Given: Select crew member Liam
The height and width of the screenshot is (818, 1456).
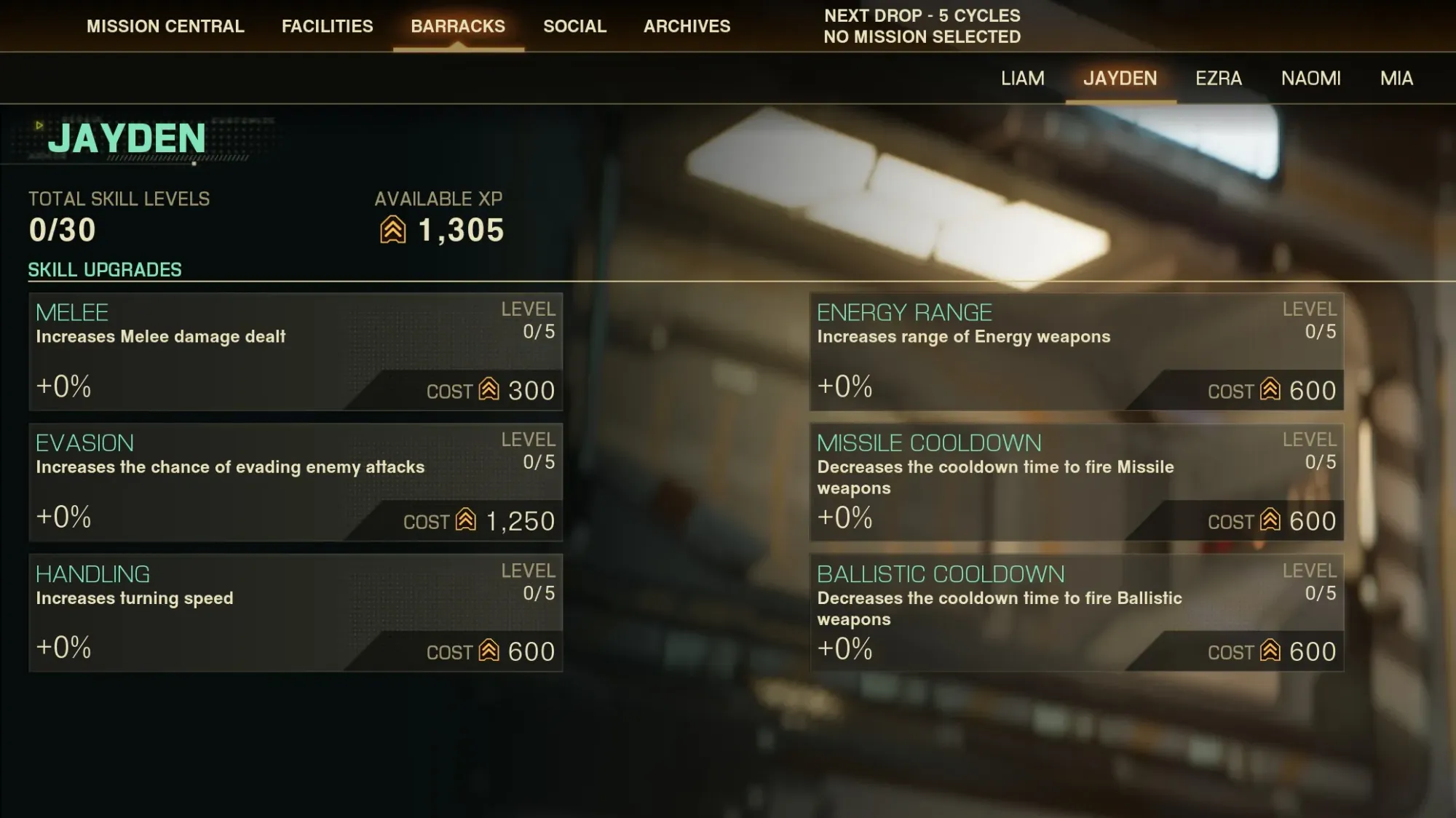Looking at the screenshot, I should click(1022, 79).
